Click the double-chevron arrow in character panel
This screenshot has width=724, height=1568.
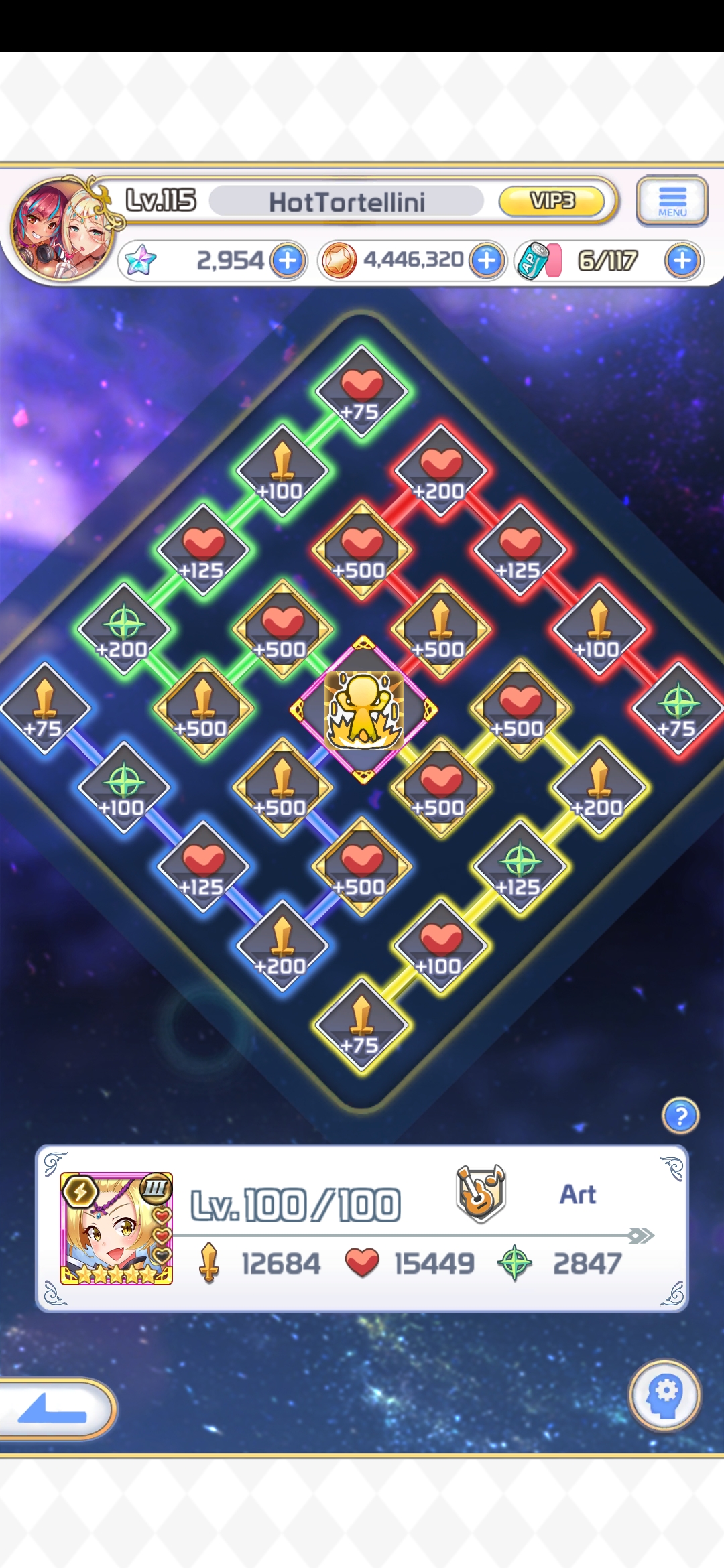pyautogui.click(x=641, y=1235)
